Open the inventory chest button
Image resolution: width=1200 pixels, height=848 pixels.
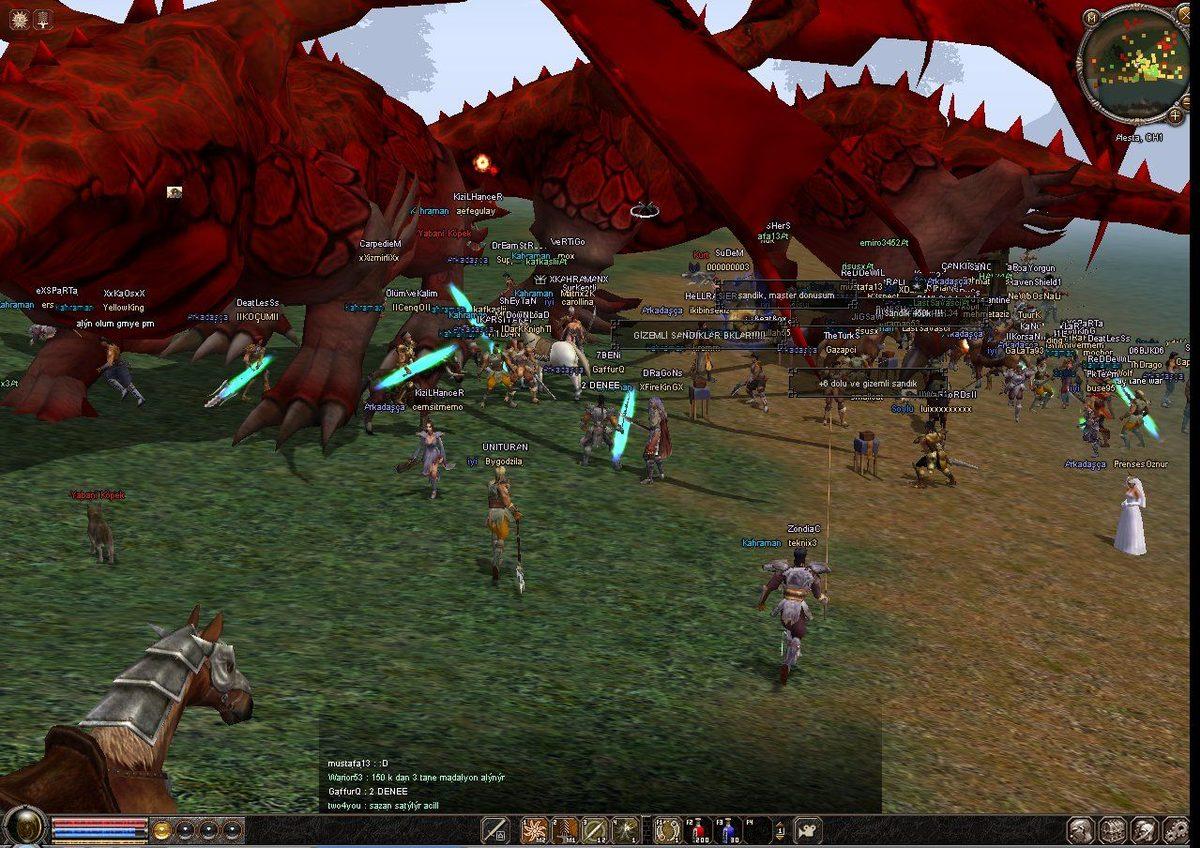1113,830
